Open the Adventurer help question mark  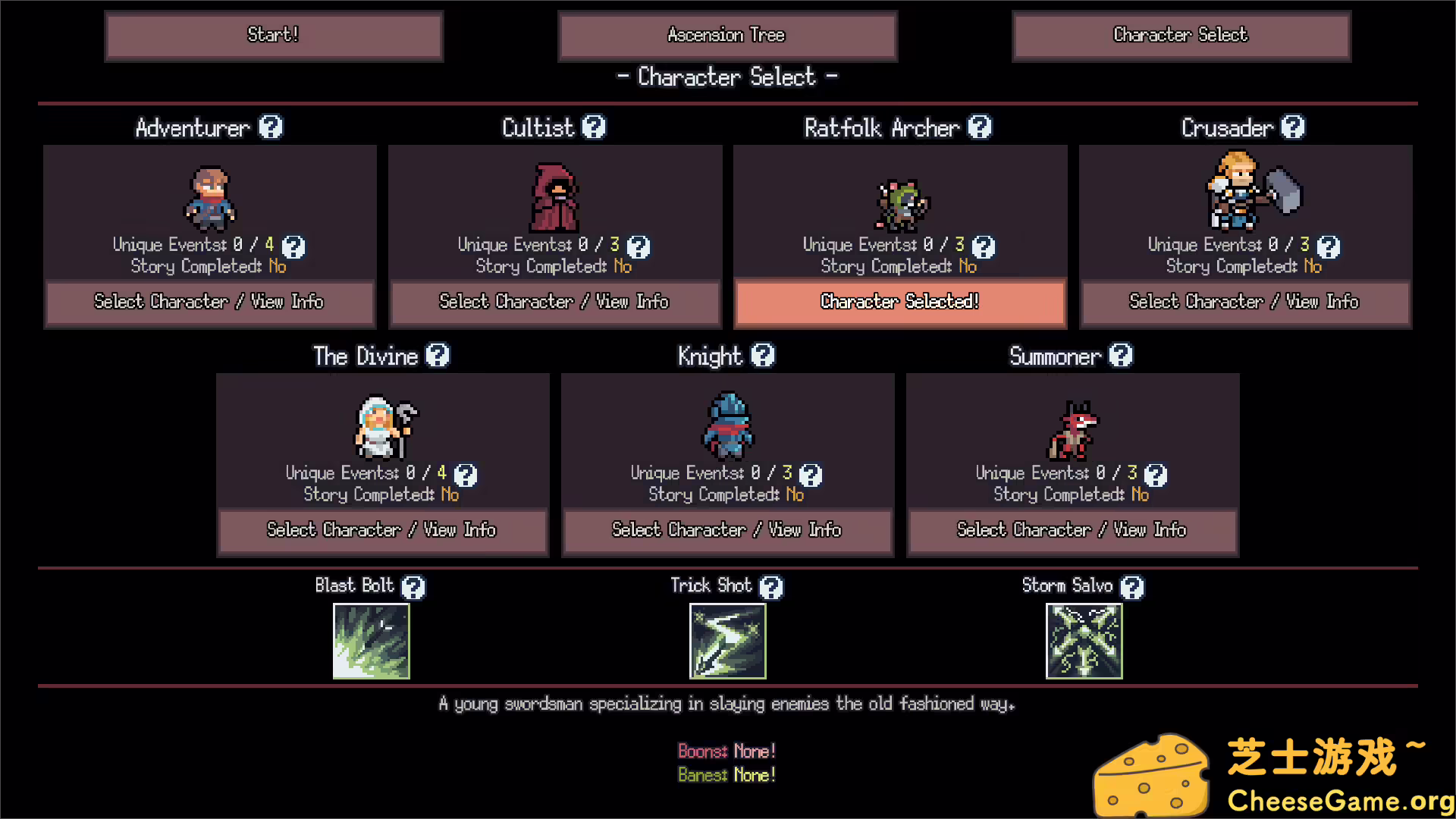pyautogui.click(x=271, y=127)
